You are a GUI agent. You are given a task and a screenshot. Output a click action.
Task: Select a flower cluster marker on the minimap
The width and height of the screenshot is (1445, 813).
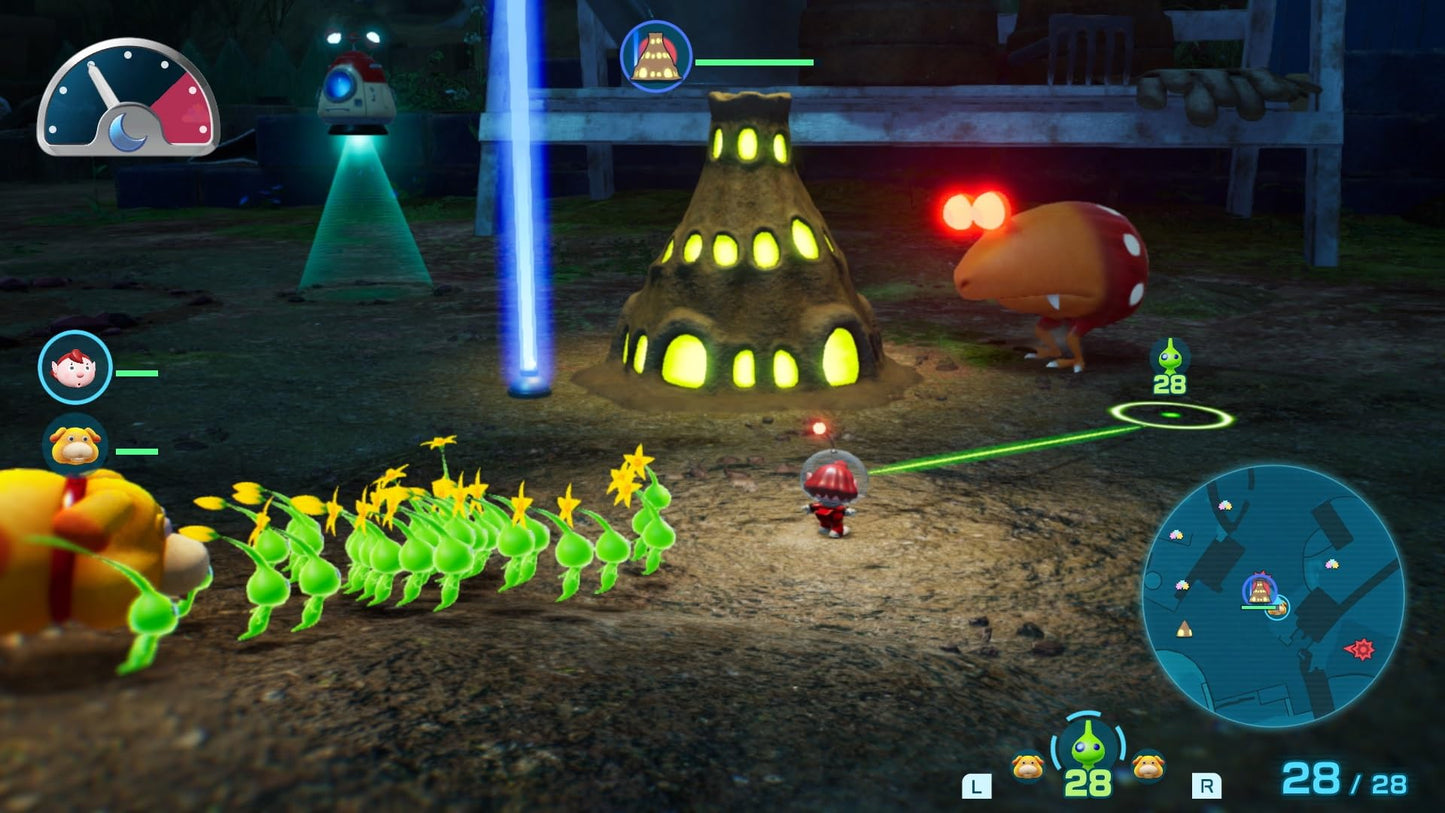1225,507
